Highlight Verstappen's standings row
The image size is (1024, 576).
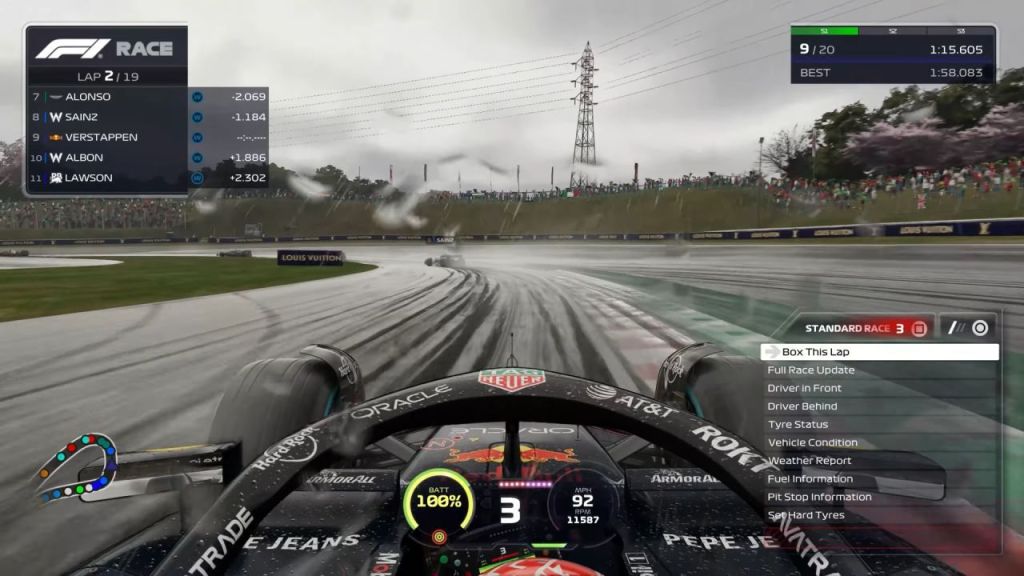pyautogui.click(x=107, y=137)
